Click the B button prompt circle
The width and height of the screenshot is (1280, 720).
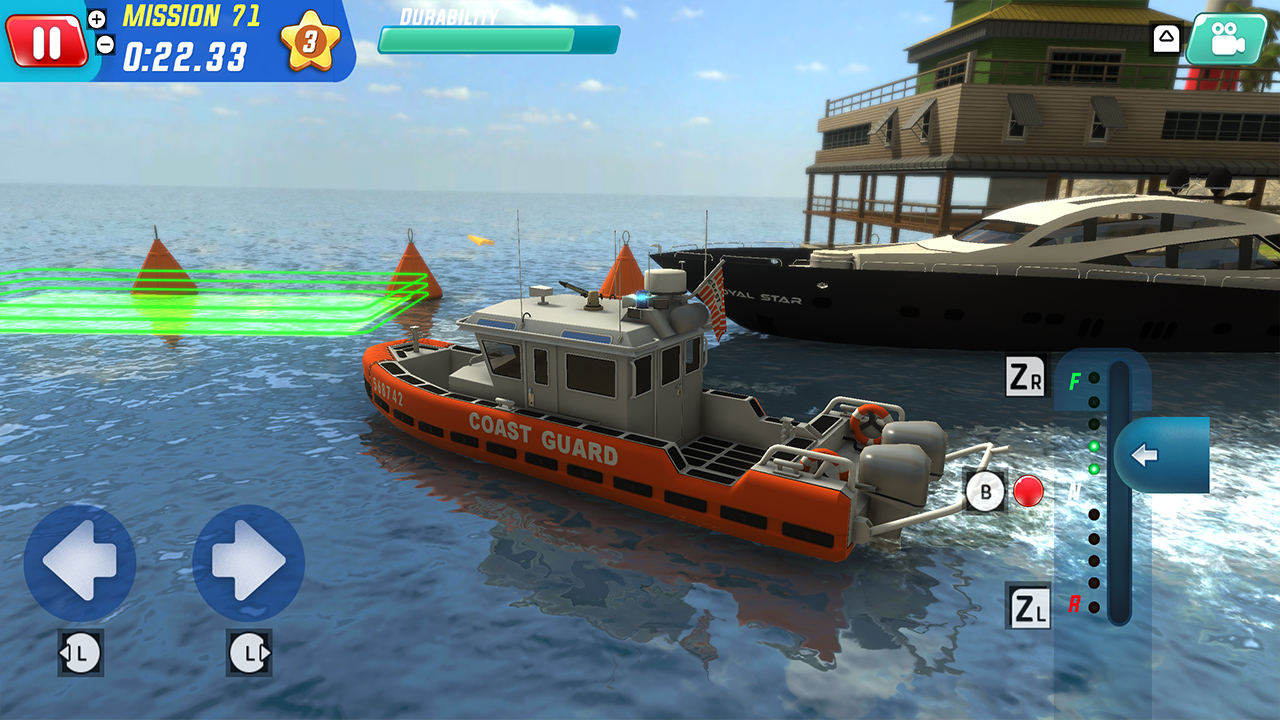click(986, 491)
